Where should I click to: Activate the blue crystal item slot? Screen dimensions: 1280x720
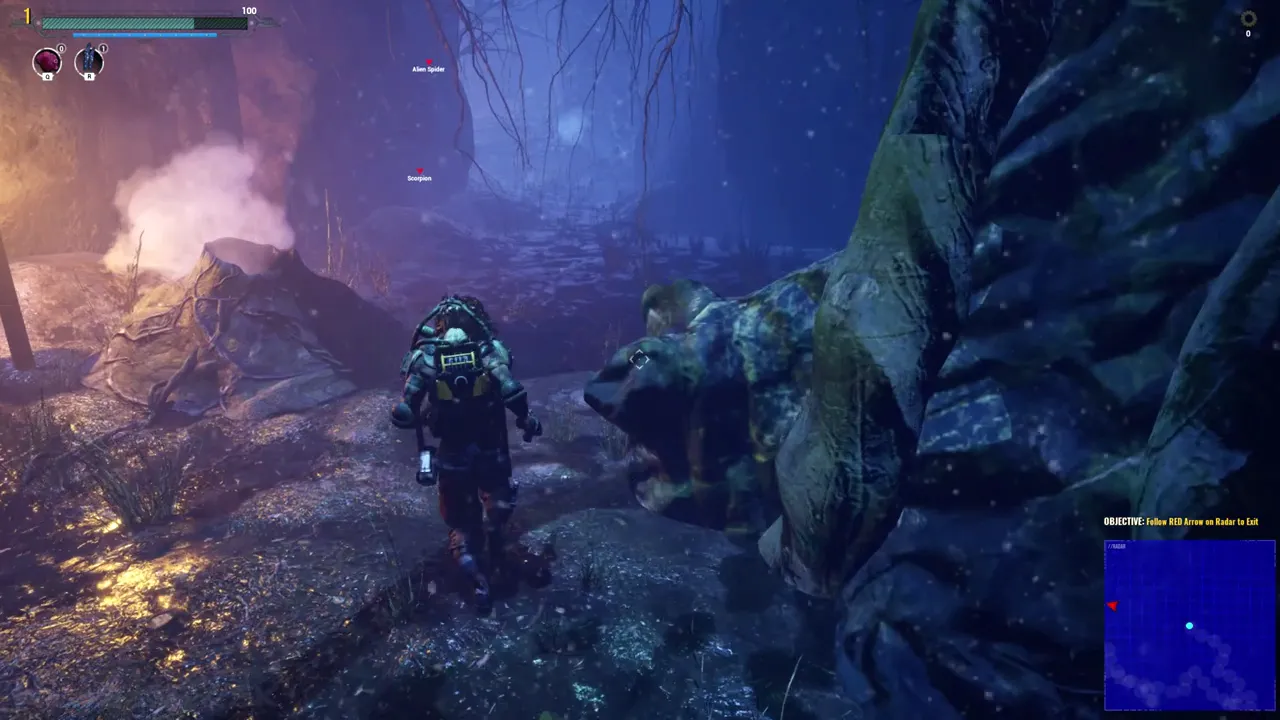coord(89,60)
